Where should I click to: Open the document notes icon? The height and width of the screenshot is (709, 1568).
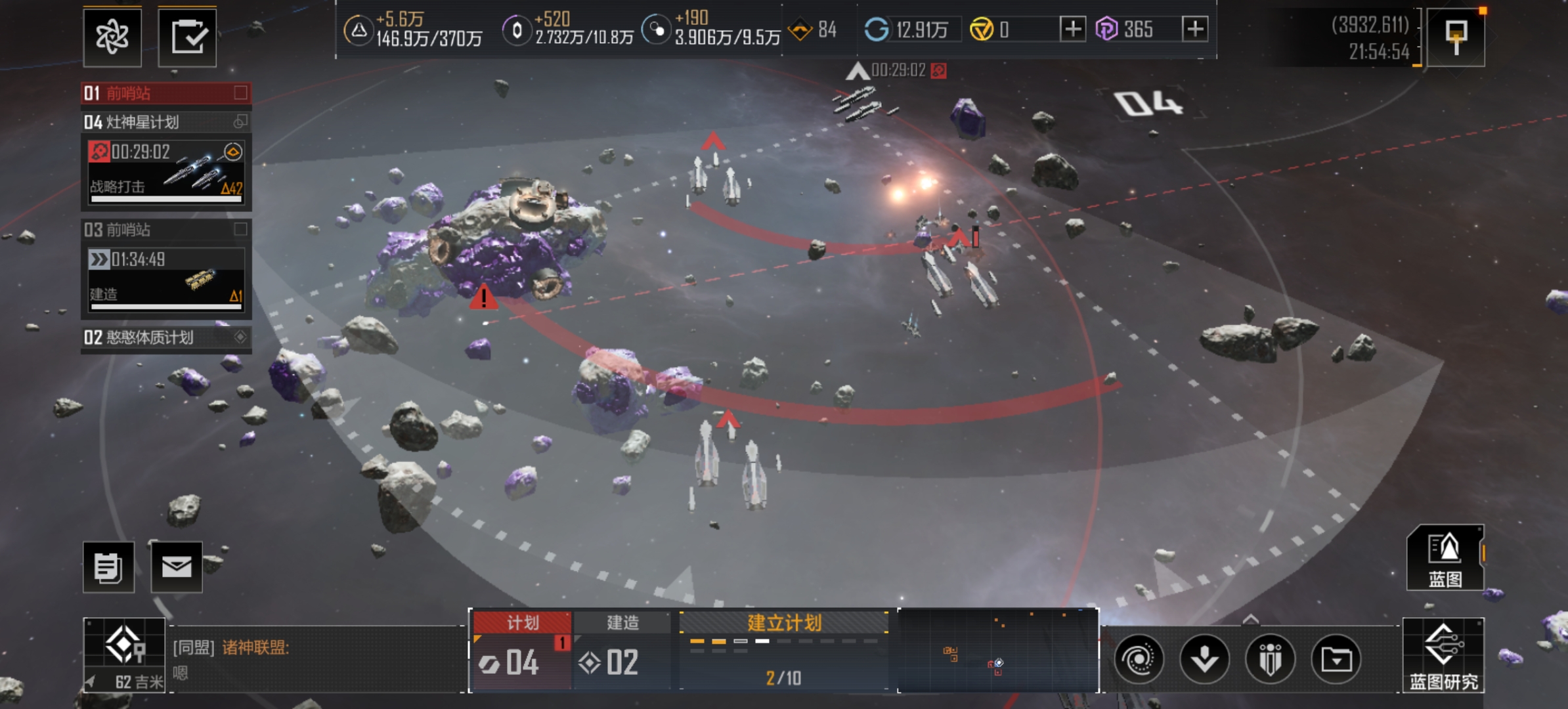click(108, 567)
